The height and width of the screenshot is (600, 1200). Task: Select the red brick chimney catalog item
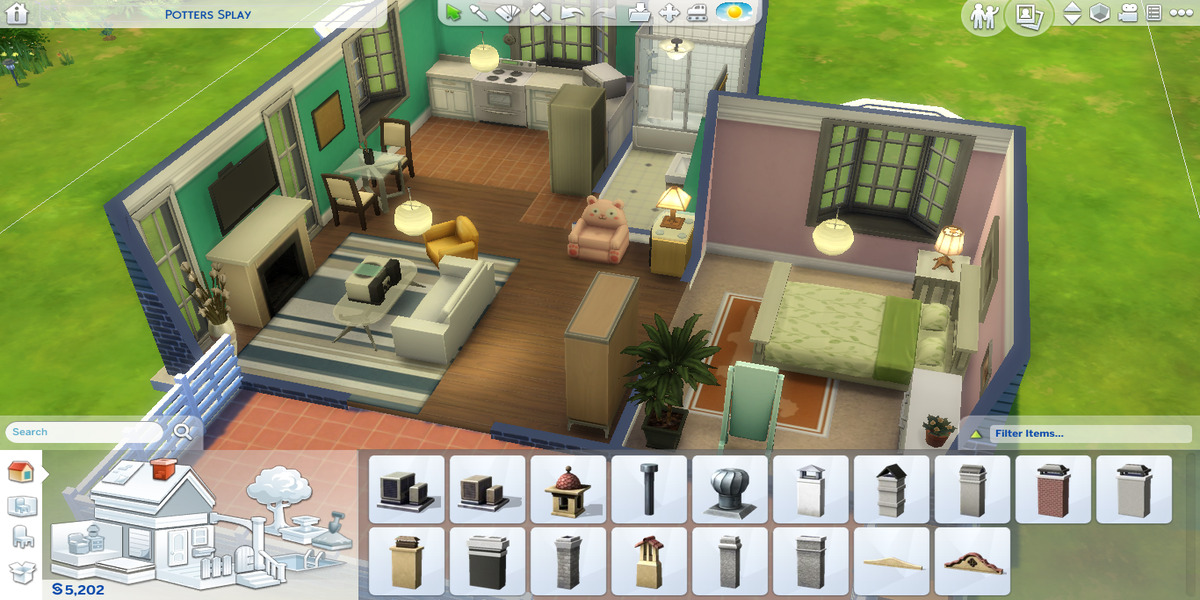pos(1053,489)
